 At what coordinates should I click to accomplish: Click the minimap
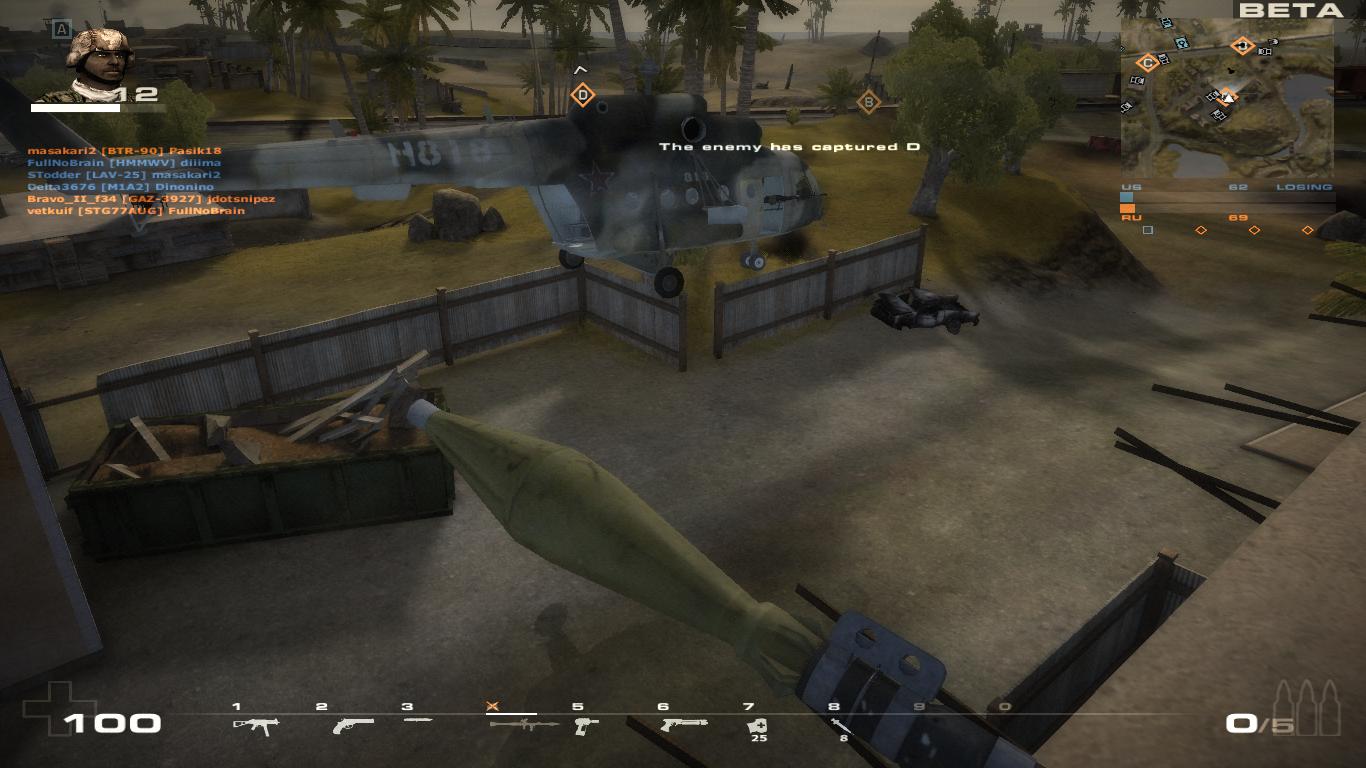coord(1226,97)
